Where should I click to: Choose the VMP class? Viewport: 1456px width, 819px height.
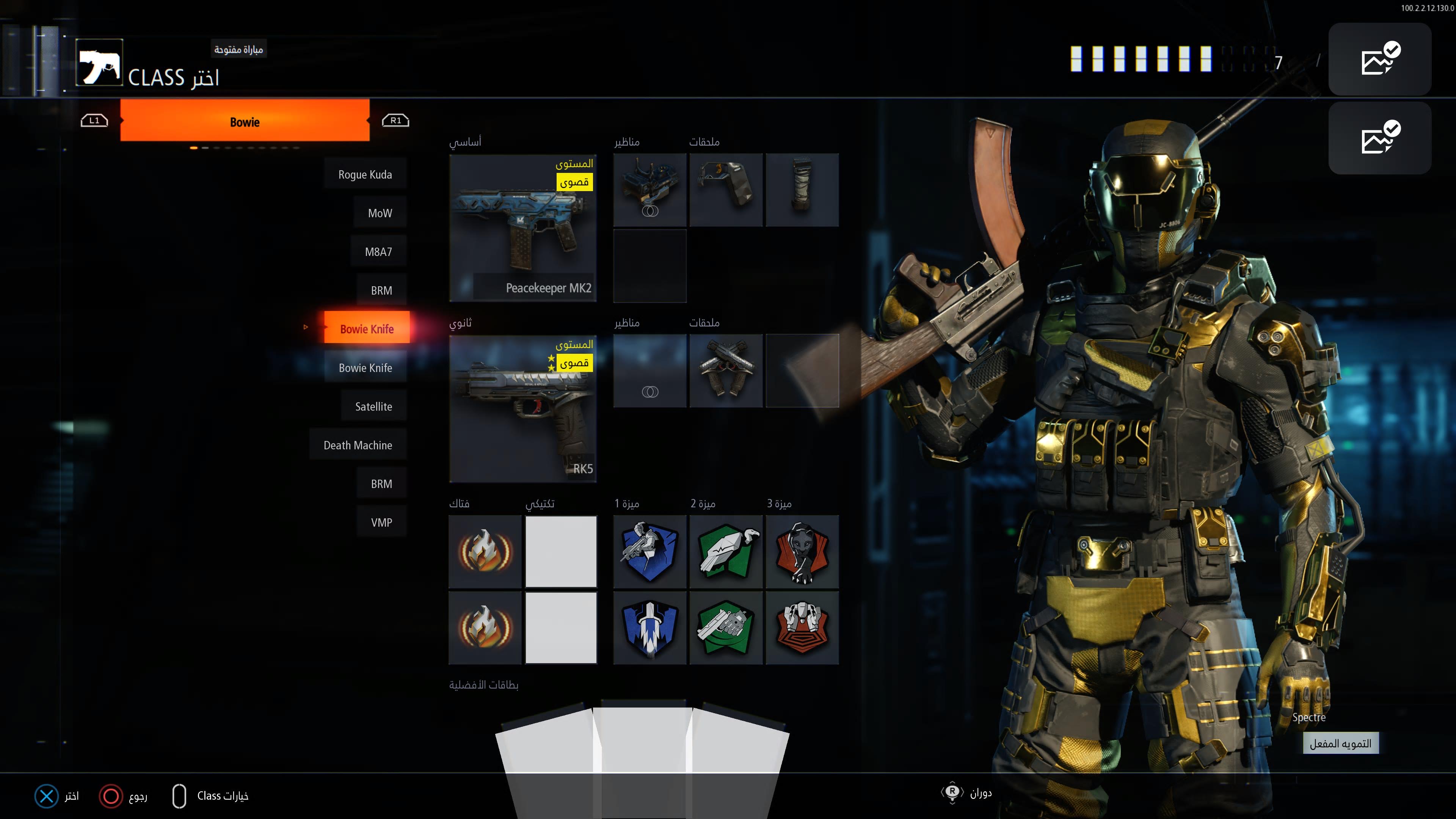pos(381,522)
